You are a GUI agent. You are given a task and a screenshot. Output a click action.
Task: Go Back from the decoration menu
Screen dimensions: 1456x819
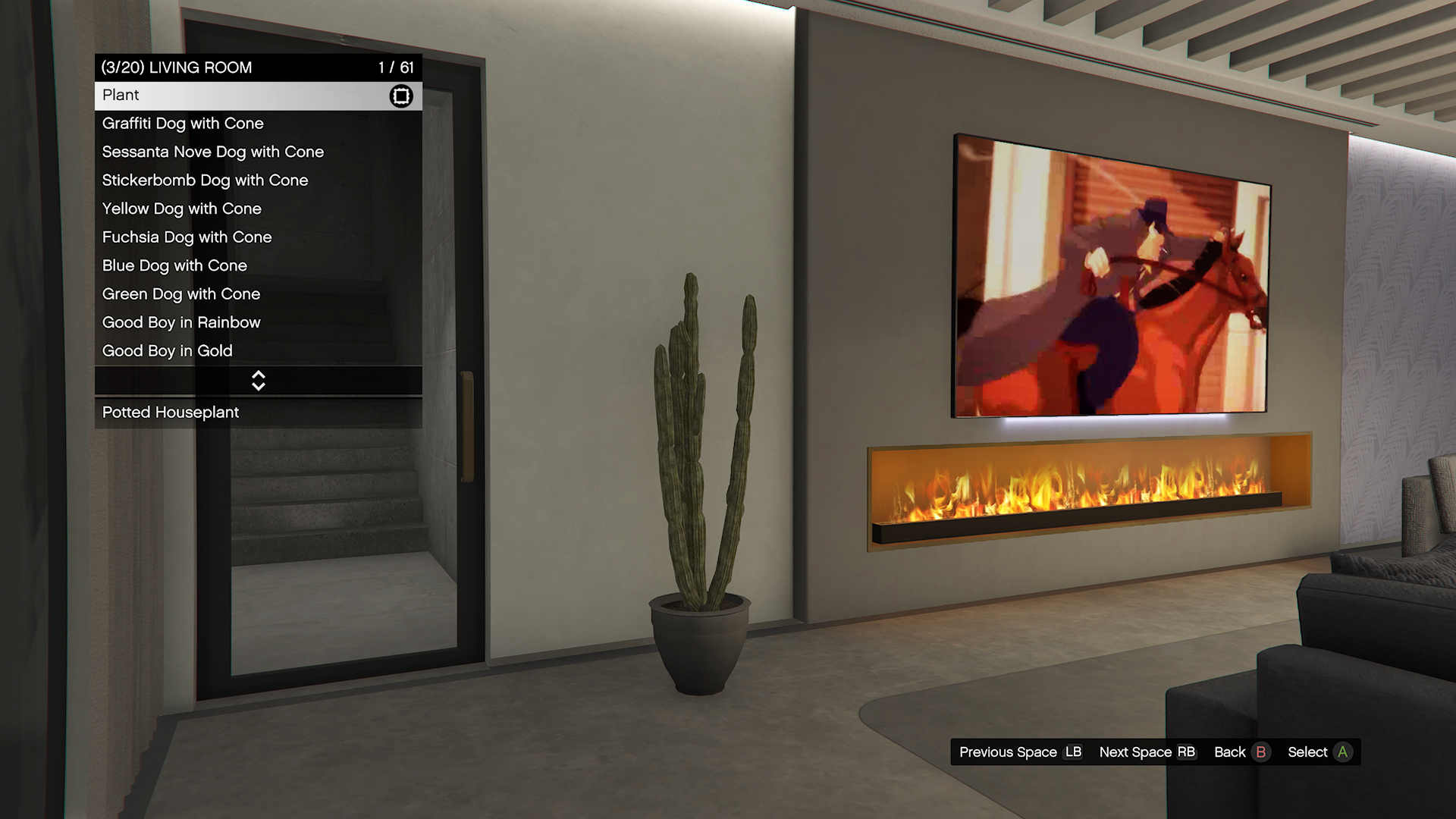click(x=1241, y=752)
